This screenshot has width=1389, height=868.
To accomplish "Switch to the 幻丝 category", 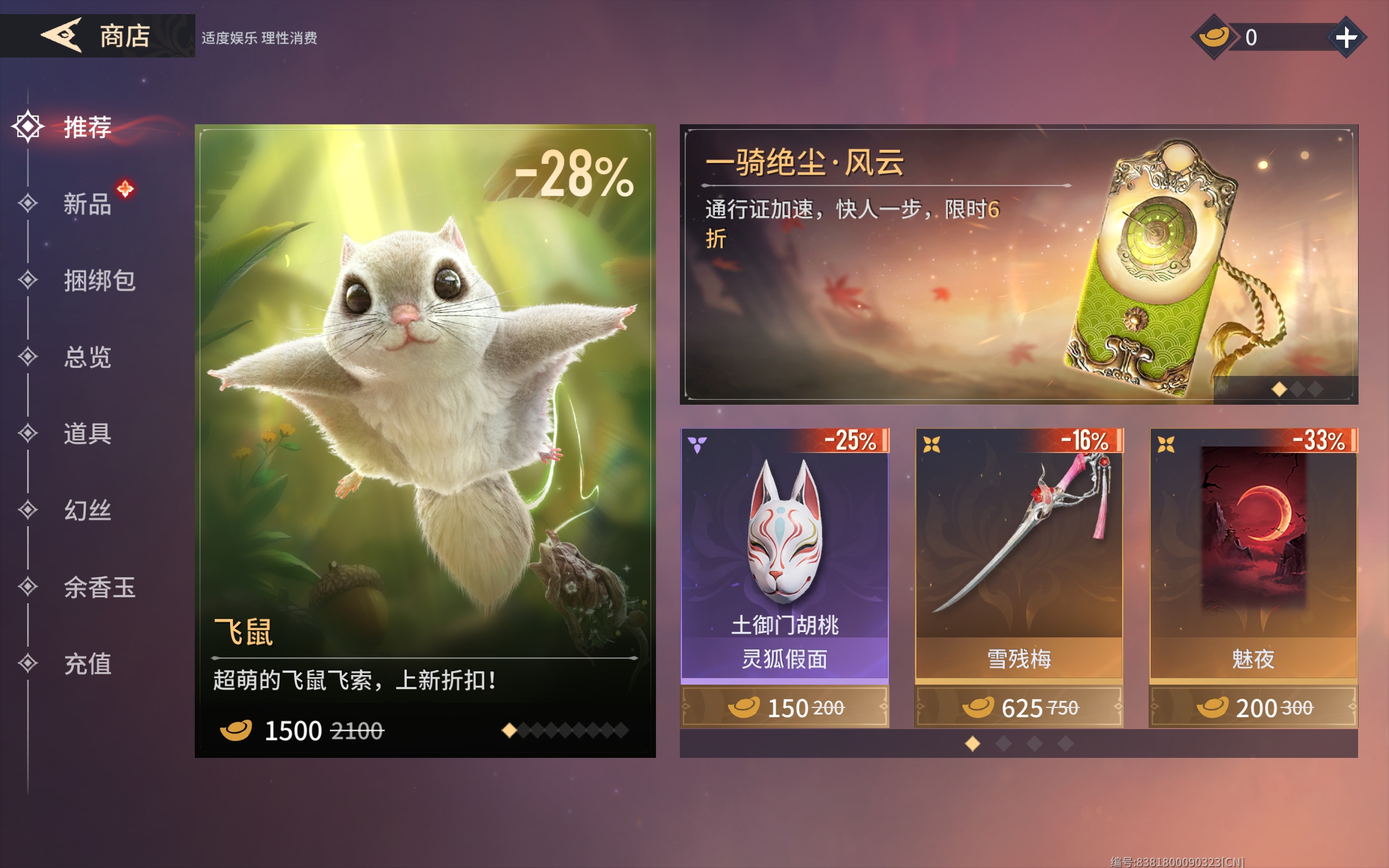I will pos(87,510).
